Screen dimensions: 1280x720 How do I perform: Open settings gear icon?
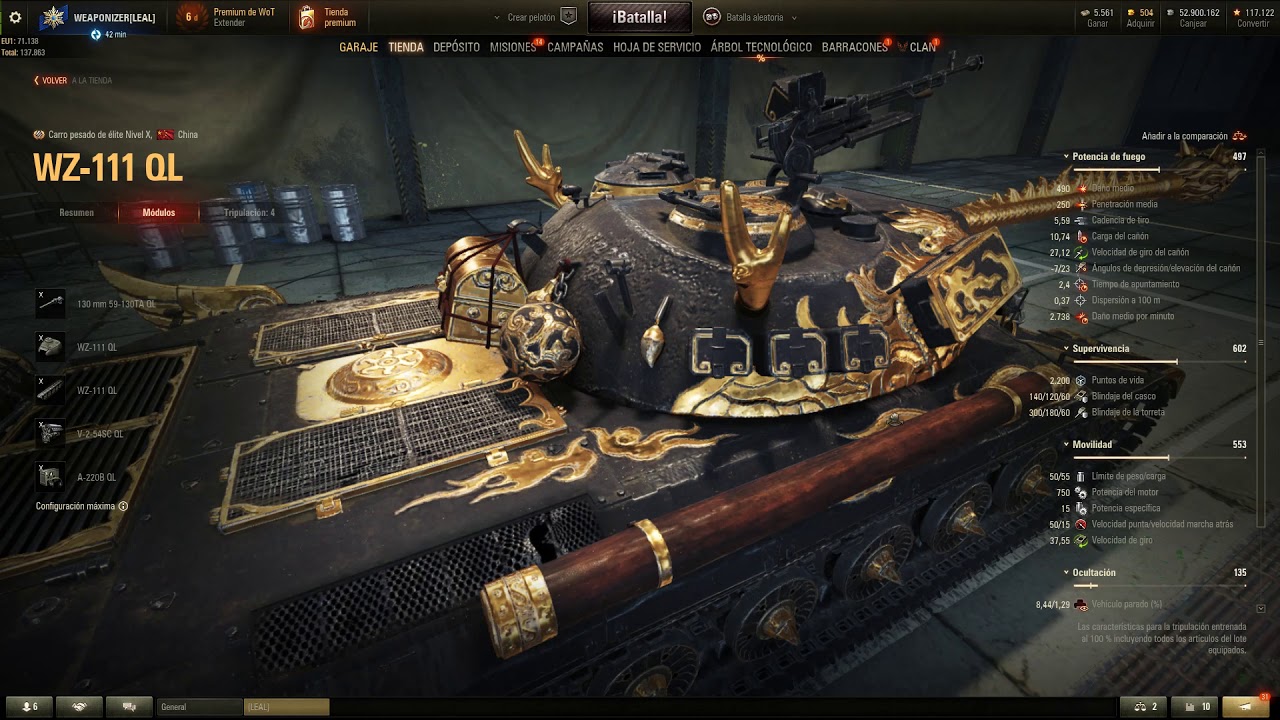tap(15, 17)
